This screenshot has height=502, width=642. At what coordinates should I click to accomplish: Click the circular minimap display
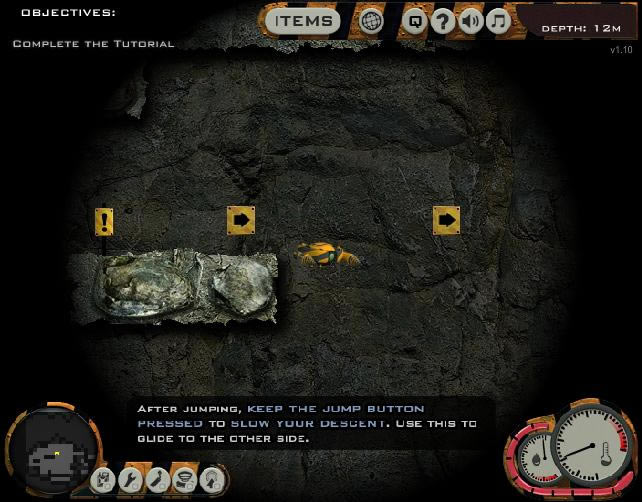tap(54, 453)
